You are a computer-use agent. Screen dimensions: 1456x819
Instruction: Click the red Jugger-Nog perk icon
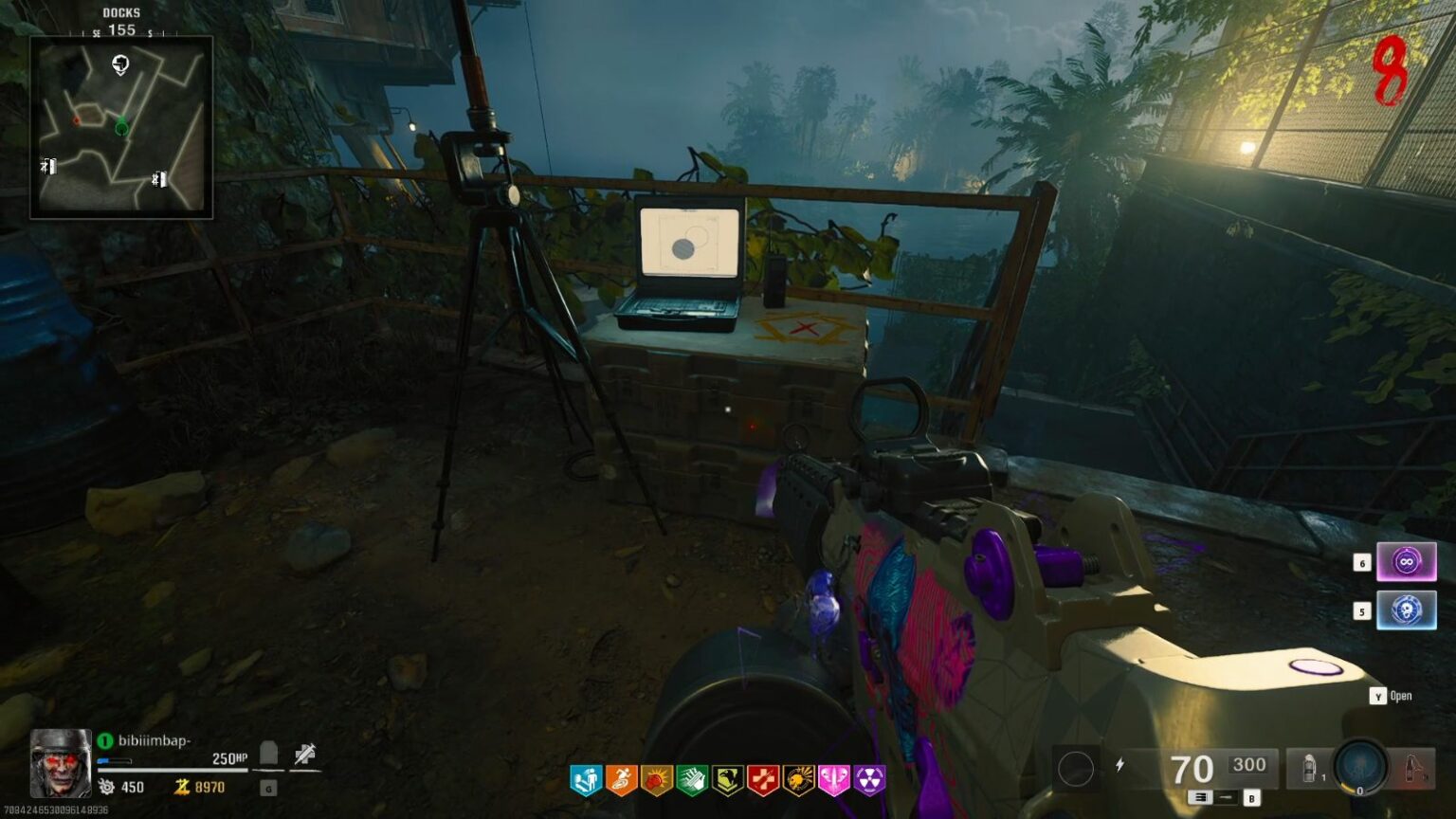coord(763,780)
